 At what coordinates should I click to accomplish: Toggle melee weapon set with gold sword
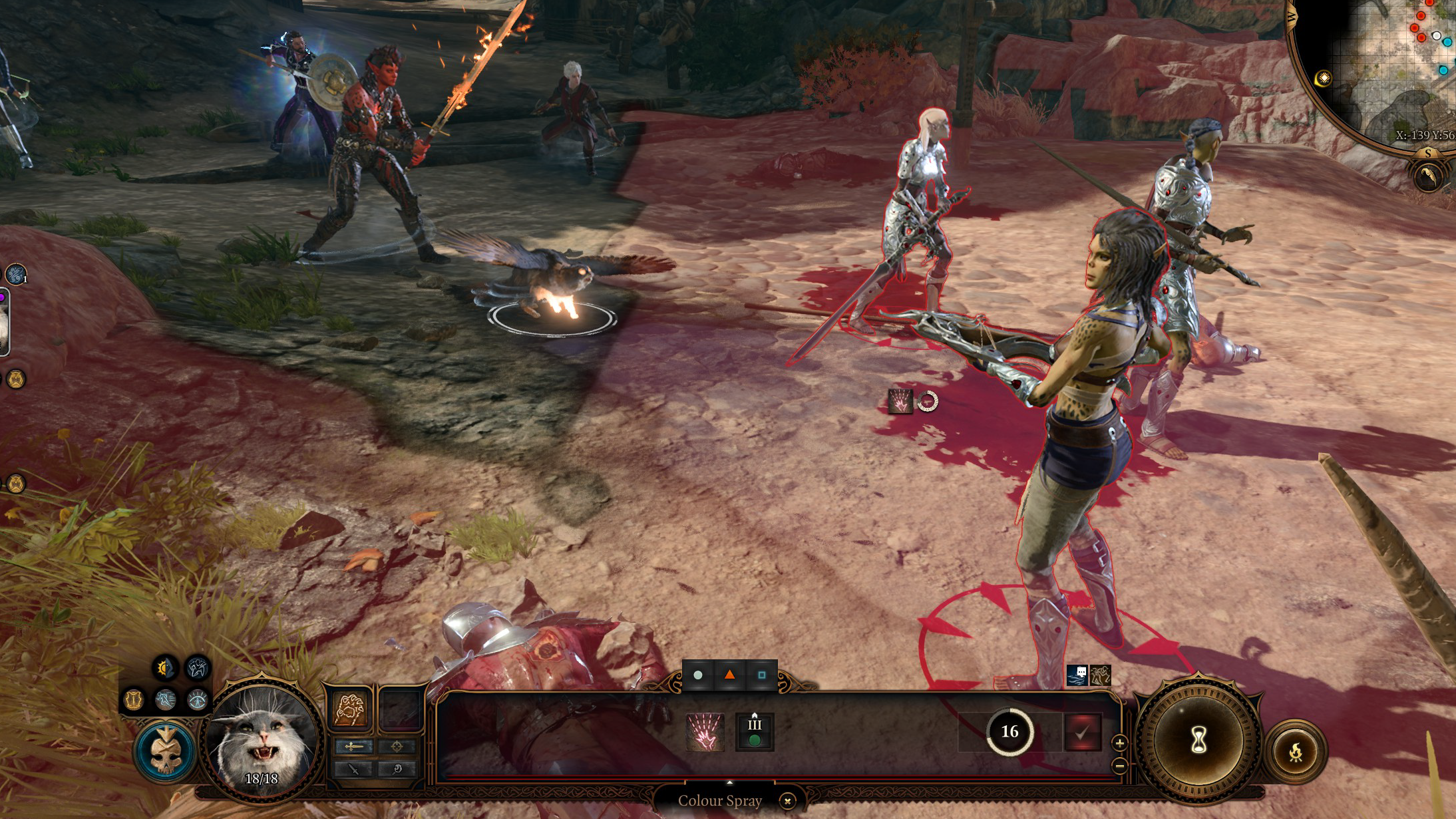[x=354, y=746]
